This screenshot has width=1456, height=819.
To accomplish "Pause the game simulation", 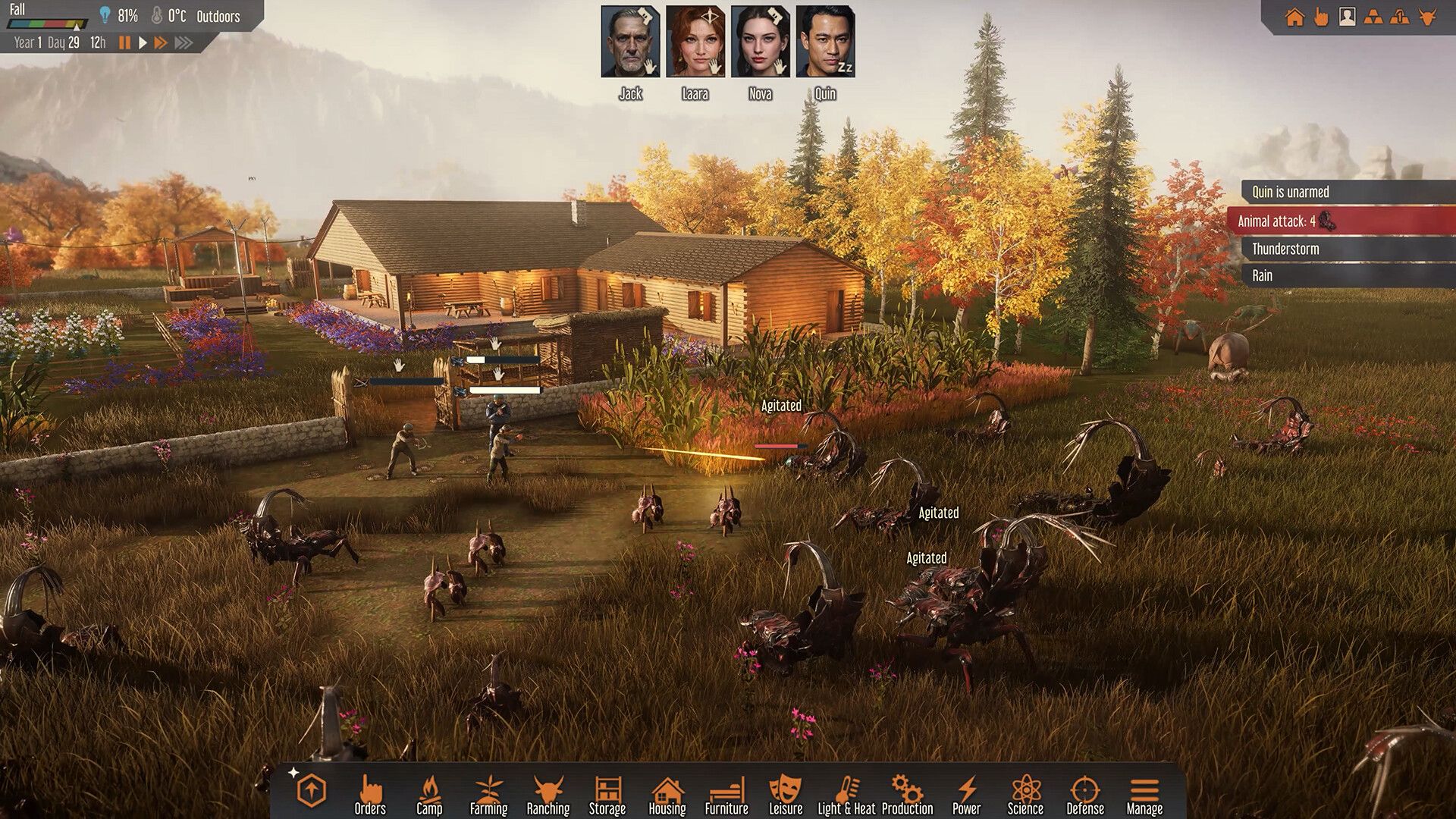I will [x=124, y=43].
